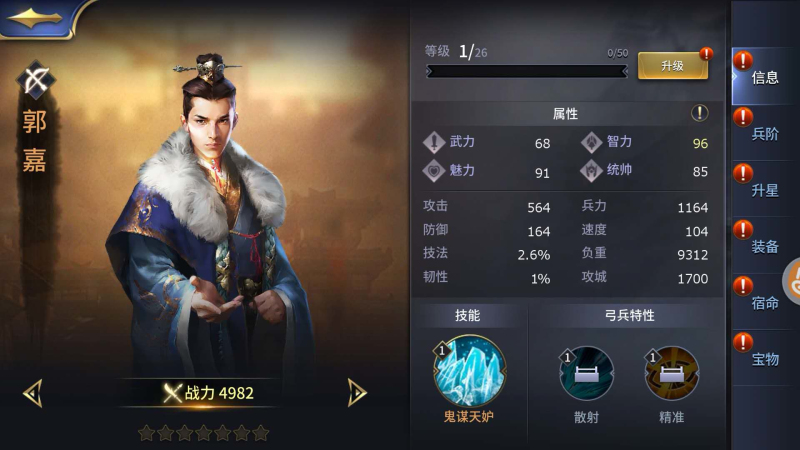Open the 宝物 treasure tab
The width and height of the screenshot is (800, 450).
764,358
